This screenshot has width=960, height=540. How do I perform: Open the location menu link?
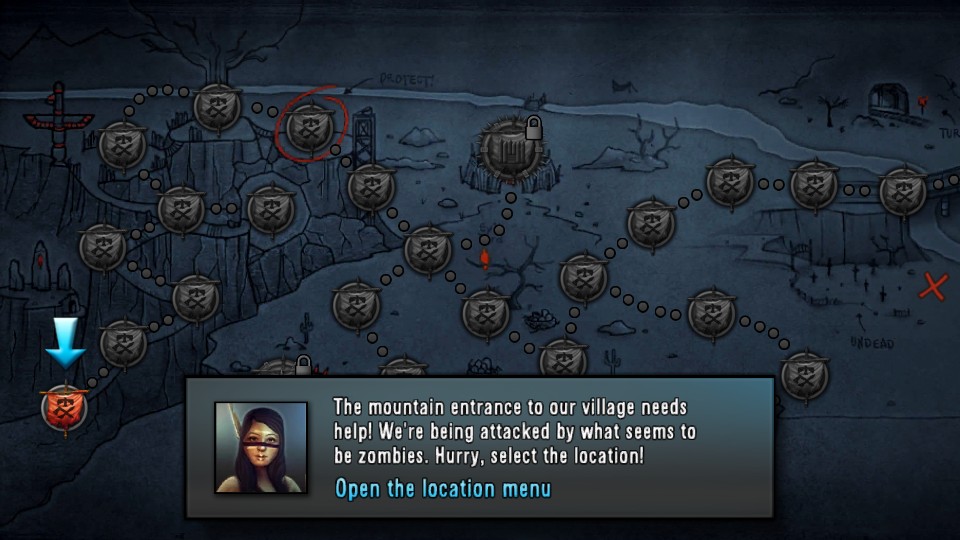pos(442,489)
